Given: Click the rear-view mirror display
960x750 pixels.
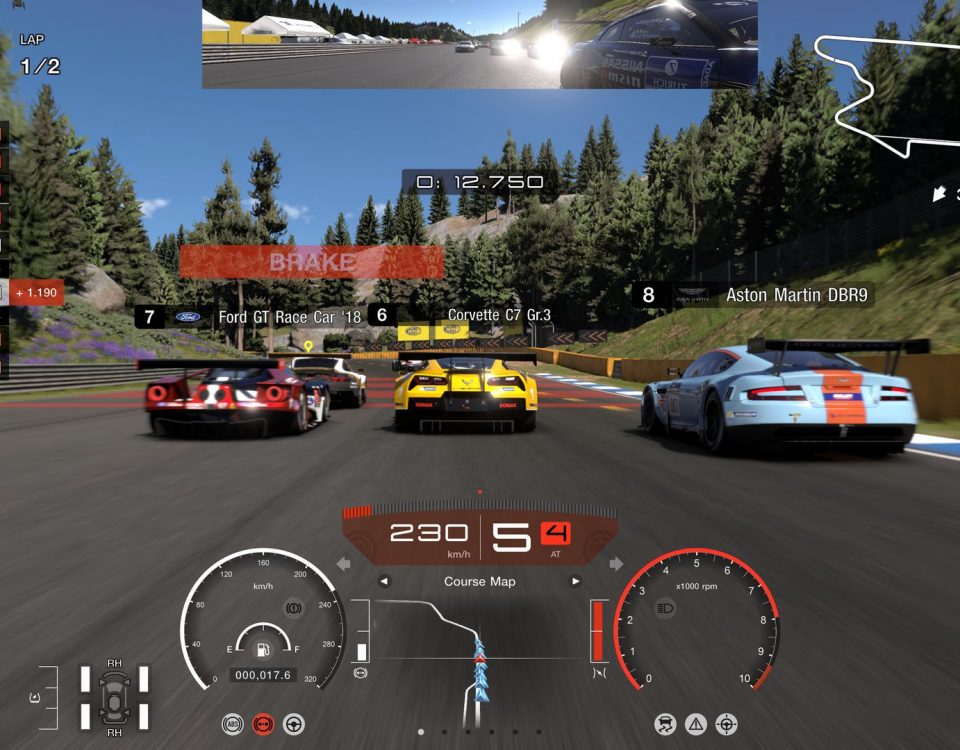Looking at the screenshot, I should click(x=479, y=45).
